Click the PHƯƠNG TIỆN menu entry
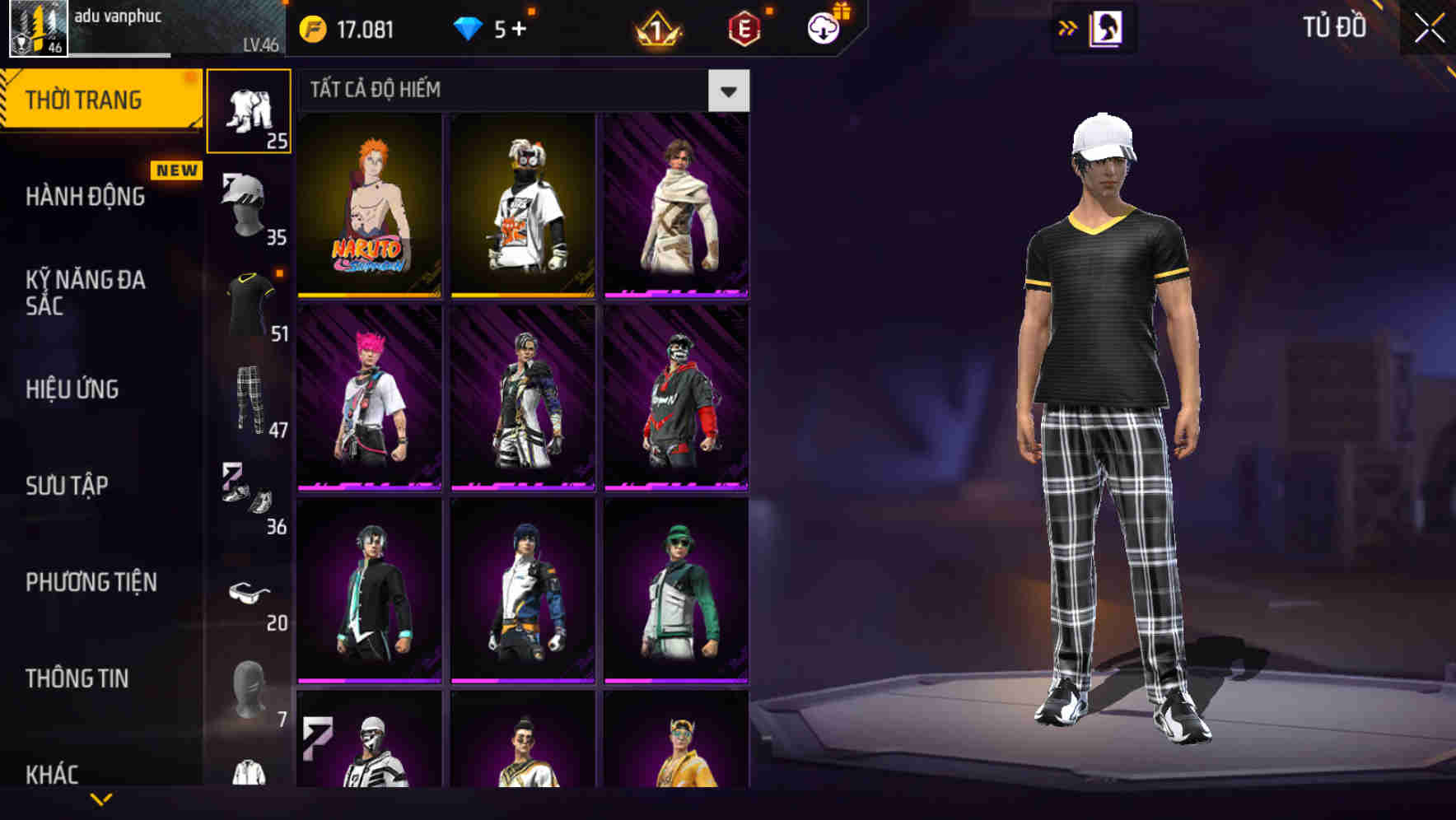This screenshot has width=1456, height=820. [x=91, y=581]
